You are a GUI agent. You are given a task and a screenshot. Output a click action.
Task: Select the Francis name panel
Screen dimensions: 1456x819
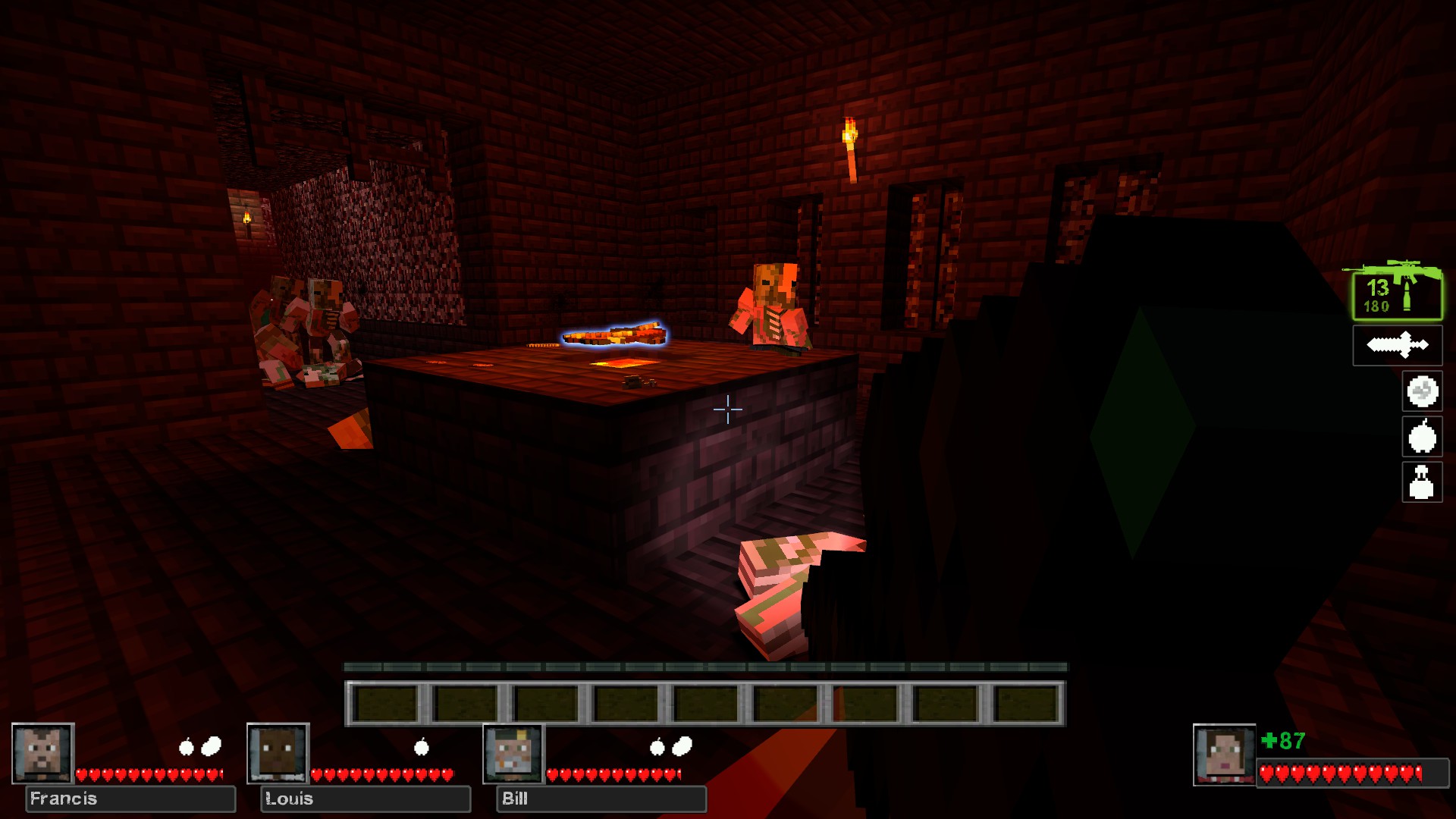[x=130, y=799]
